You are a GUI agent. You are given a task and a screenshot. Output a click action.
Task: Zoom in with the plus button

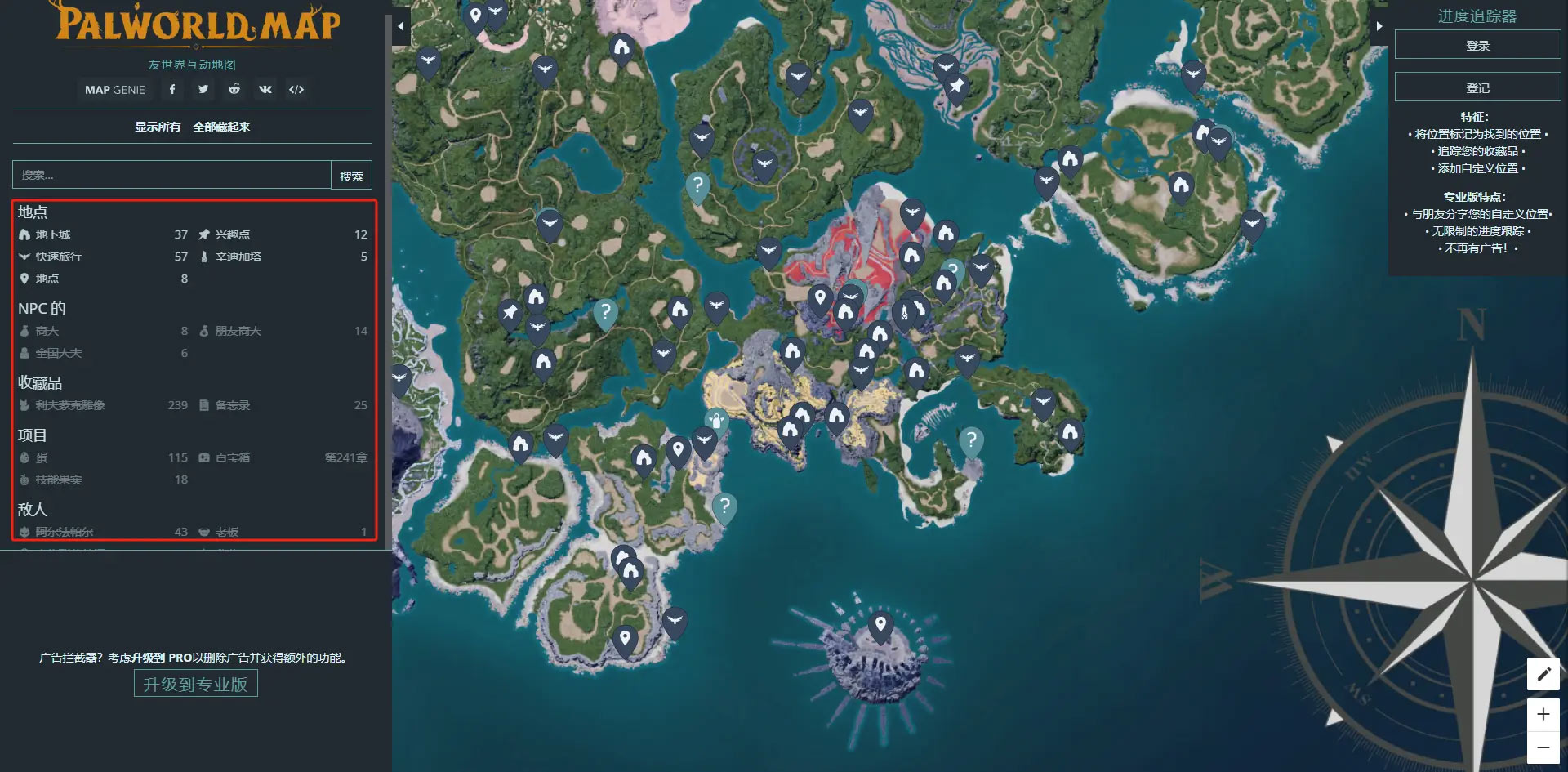click(1543, 714)
